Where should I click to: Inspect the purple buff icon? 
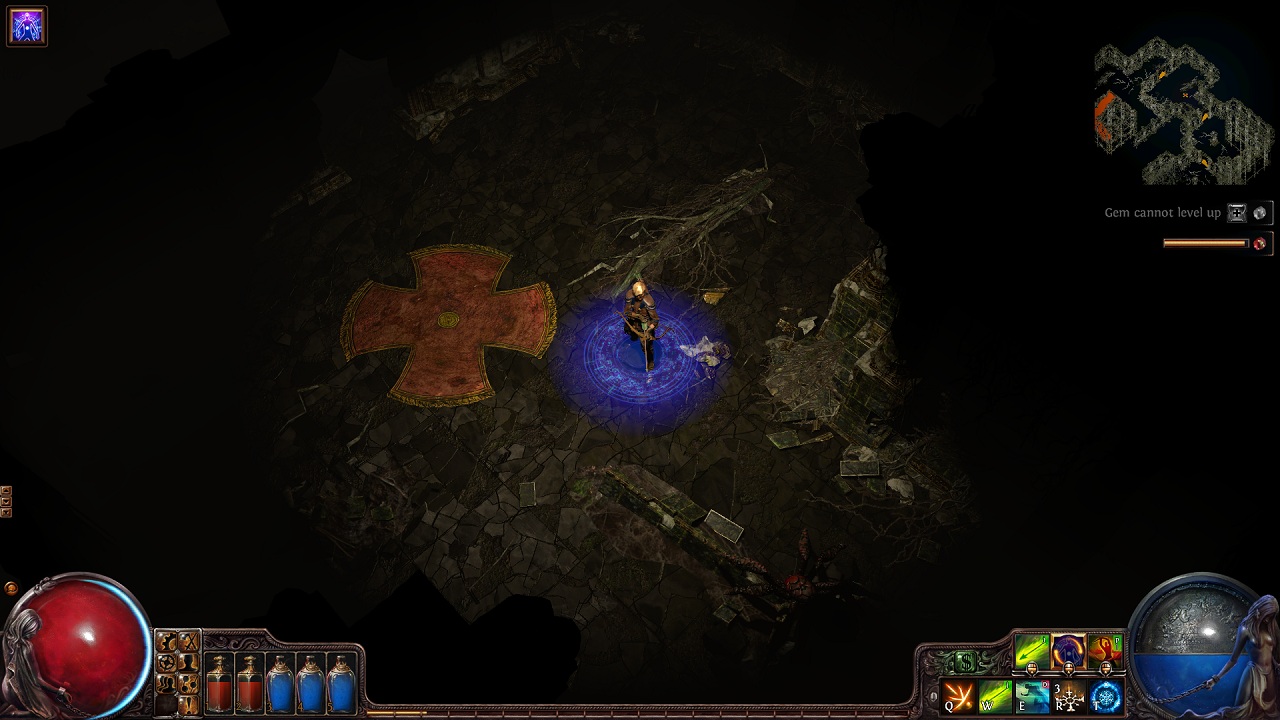27,27
